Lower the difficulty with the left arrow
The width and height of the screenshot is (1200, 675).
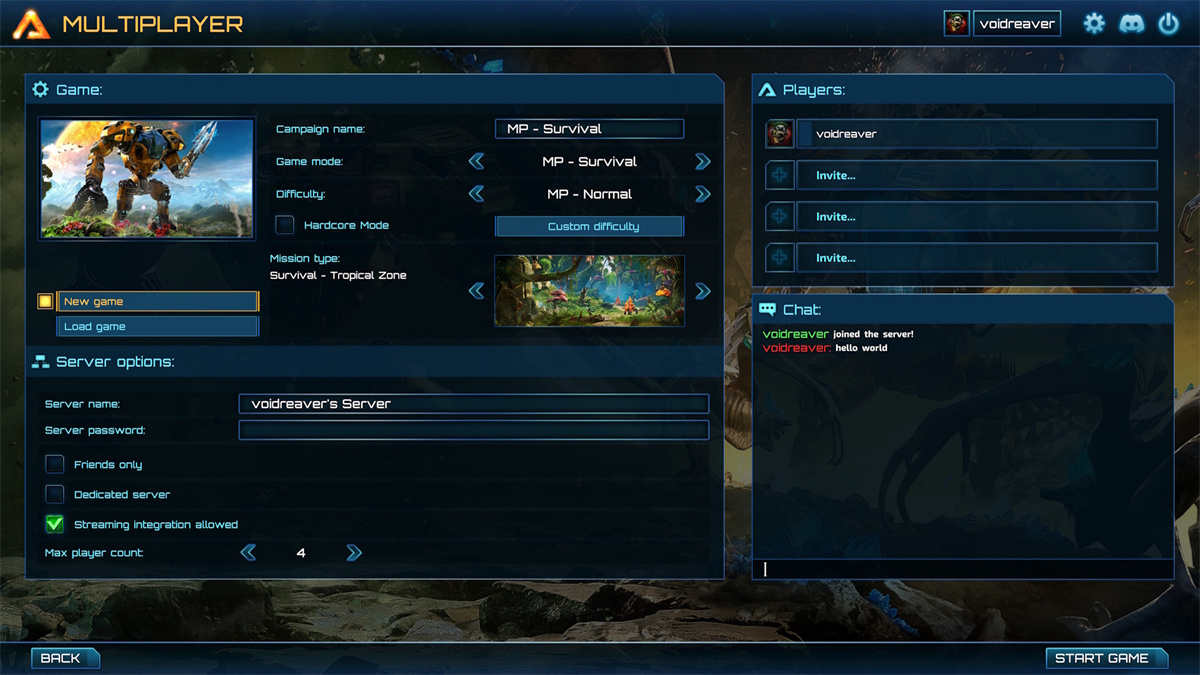(x=477, y=194)
